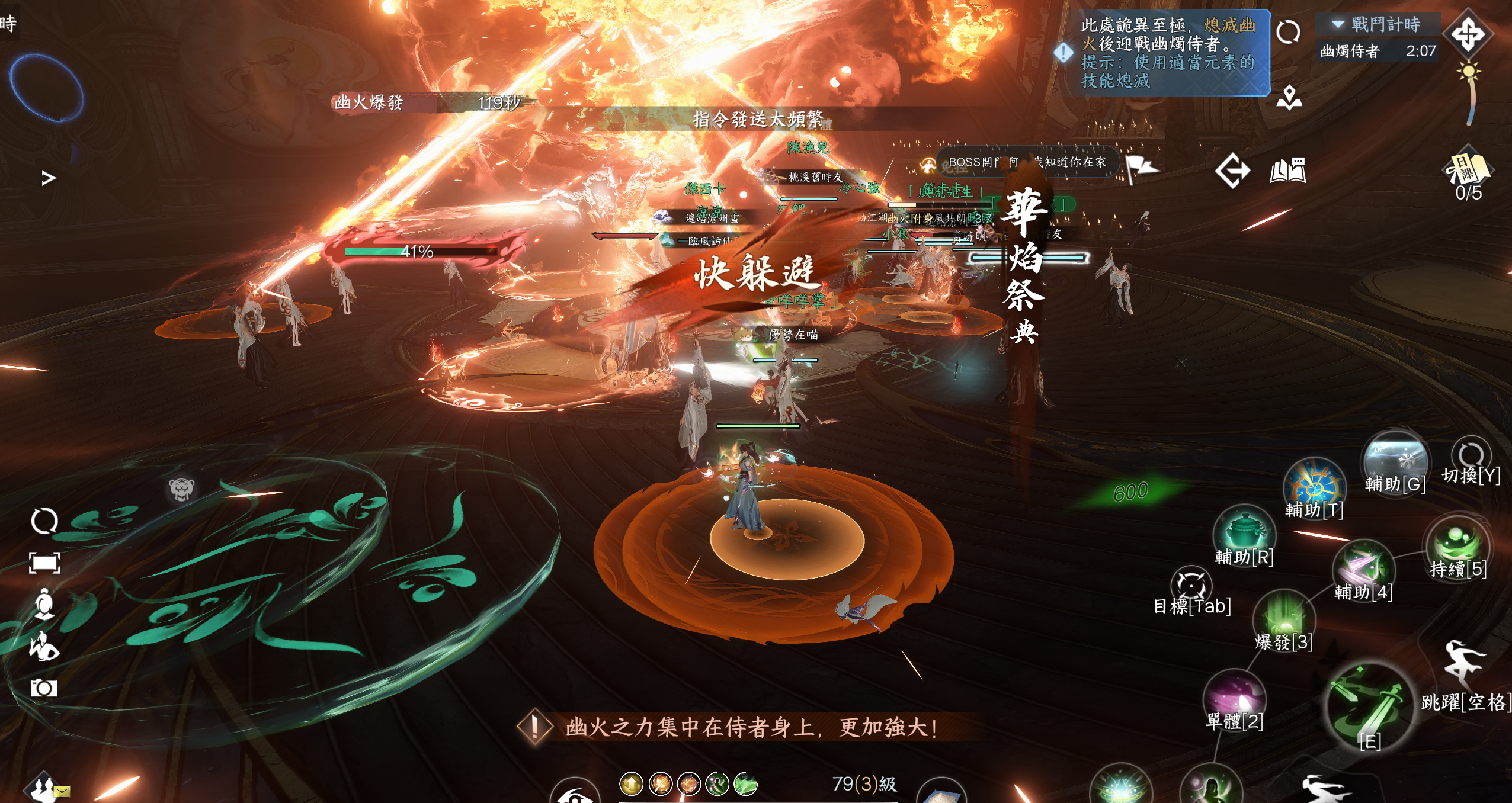Open the 日課 daily tasks icon
Viewport: 1512px width, 803px height.
coord(1468,169)
